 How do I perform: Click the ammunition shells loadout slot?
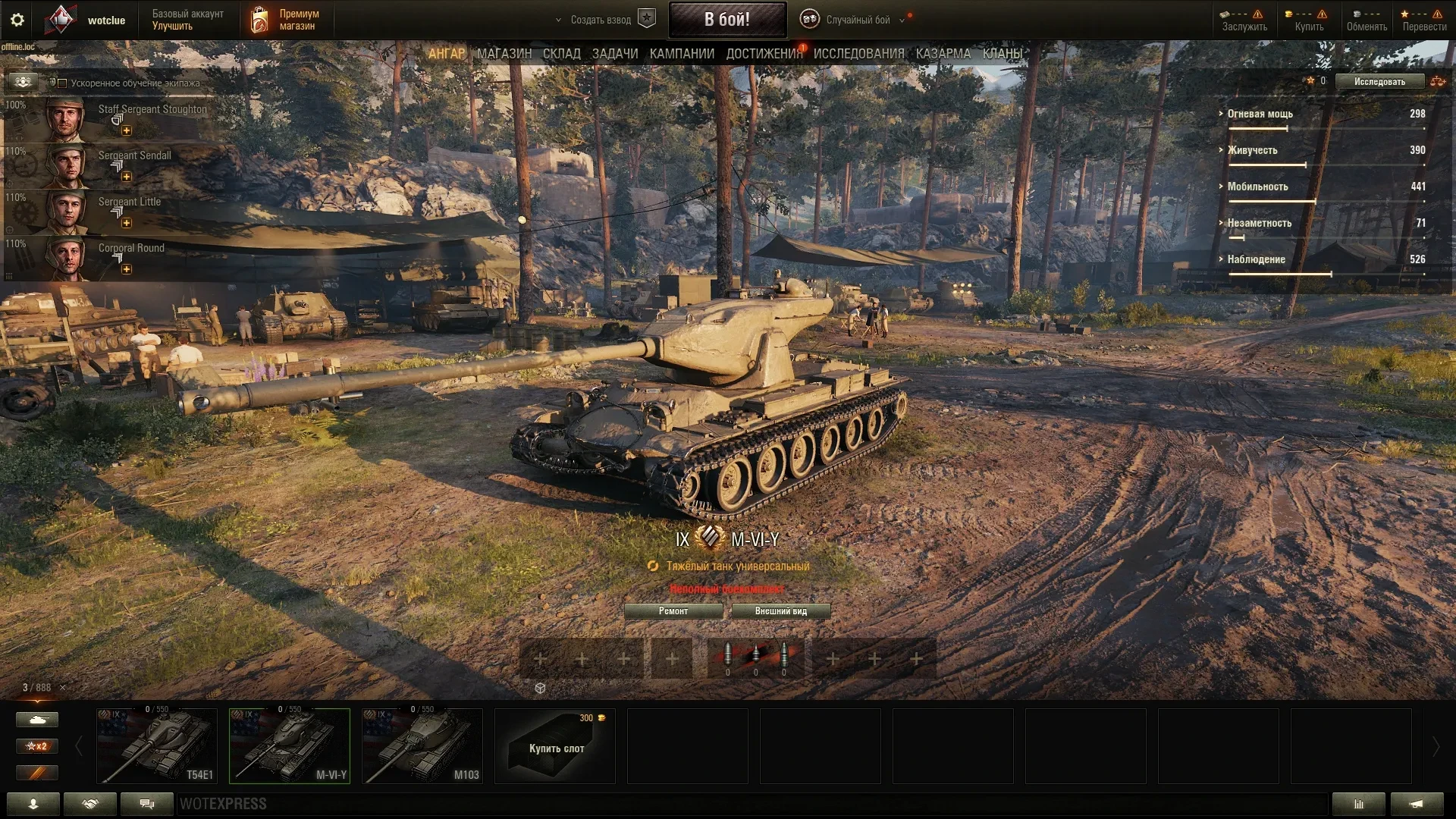[755, 657]
